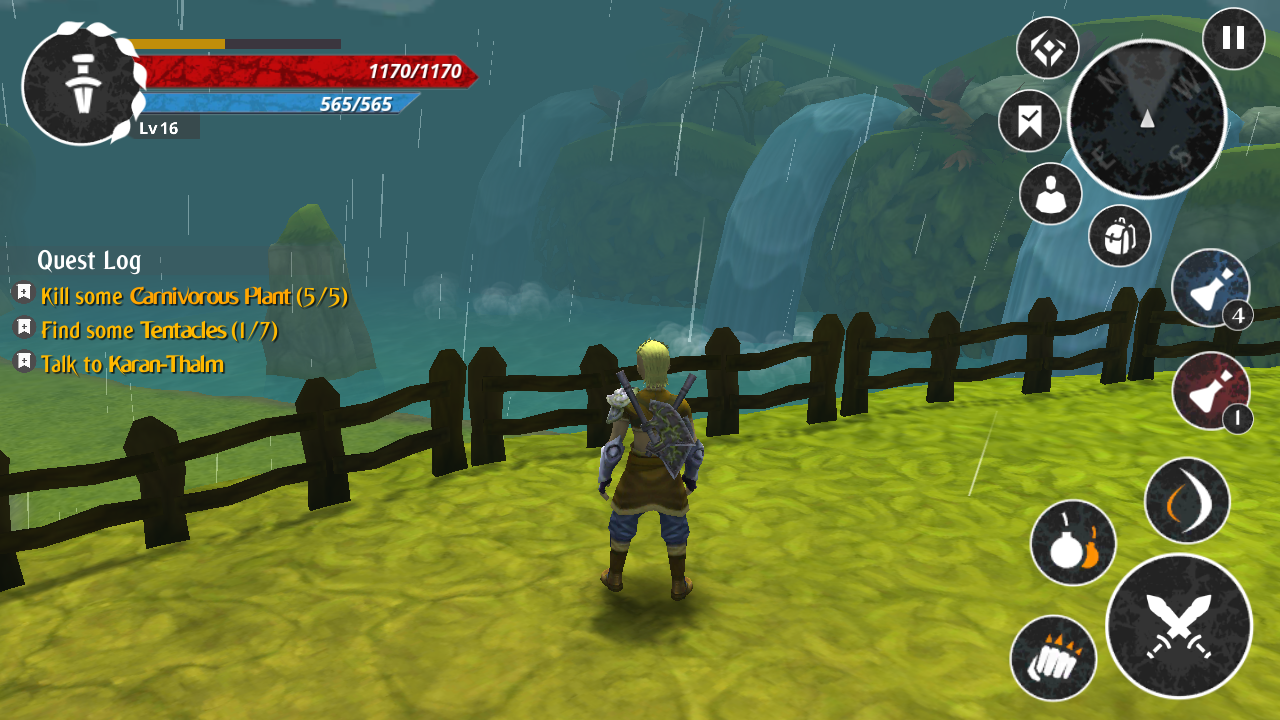Screen dimensions: 1280x720
Task: Use the blue mana potion
Action: 1210,288
